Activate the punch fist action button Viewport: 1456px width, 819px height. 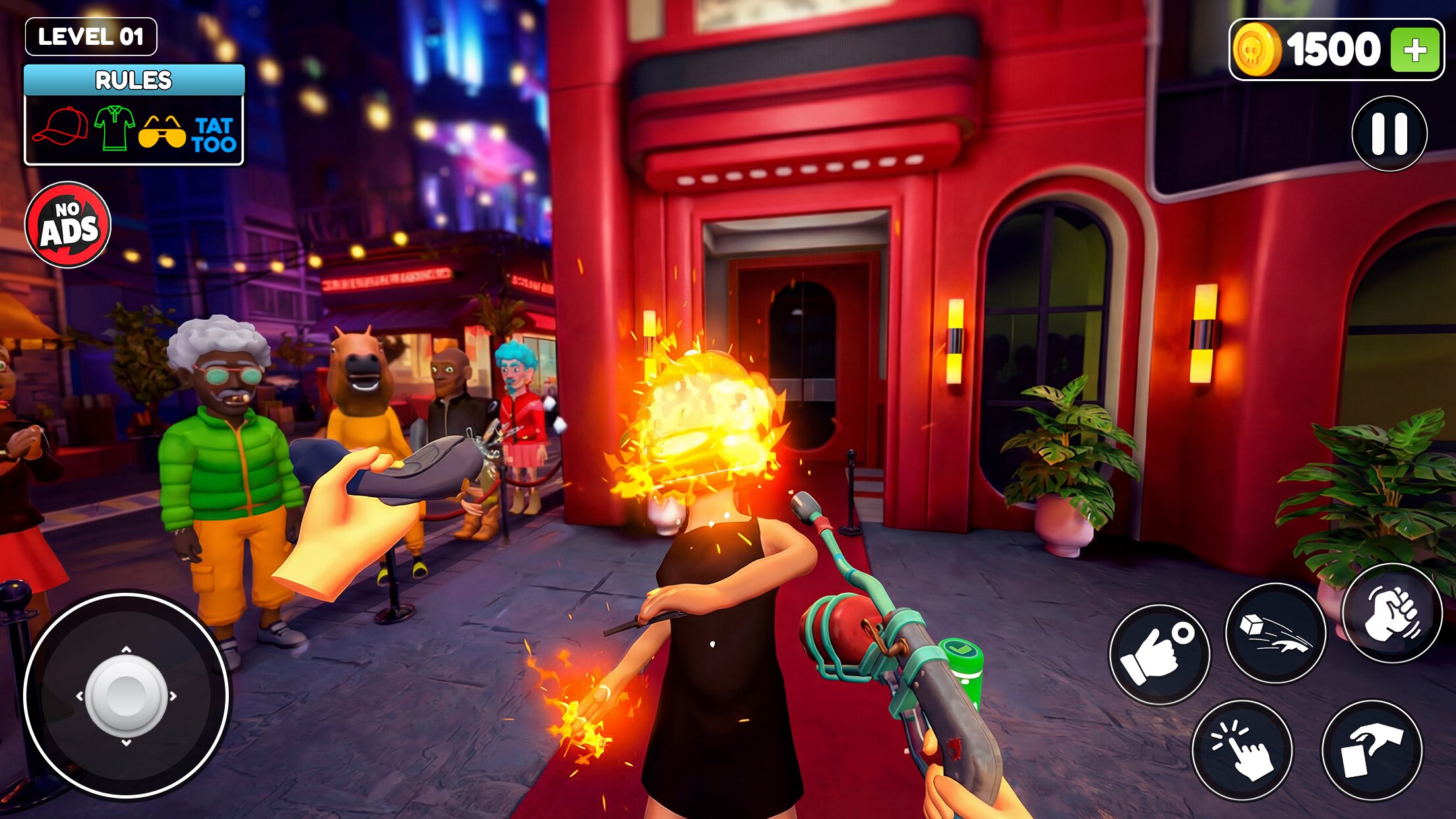coord(1392,614)
